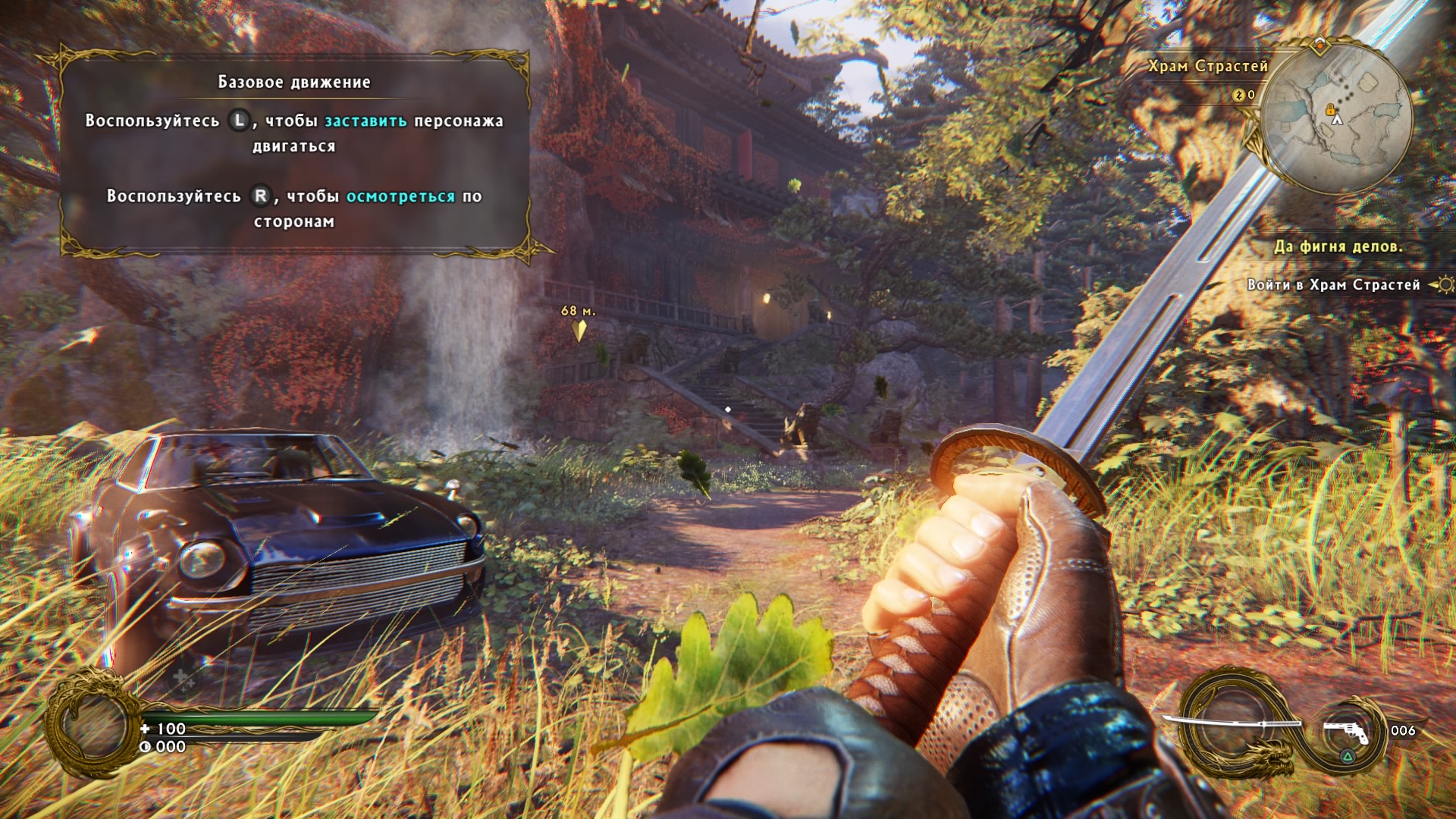Select the revolver weapon icon

[x=1347, y=733]
